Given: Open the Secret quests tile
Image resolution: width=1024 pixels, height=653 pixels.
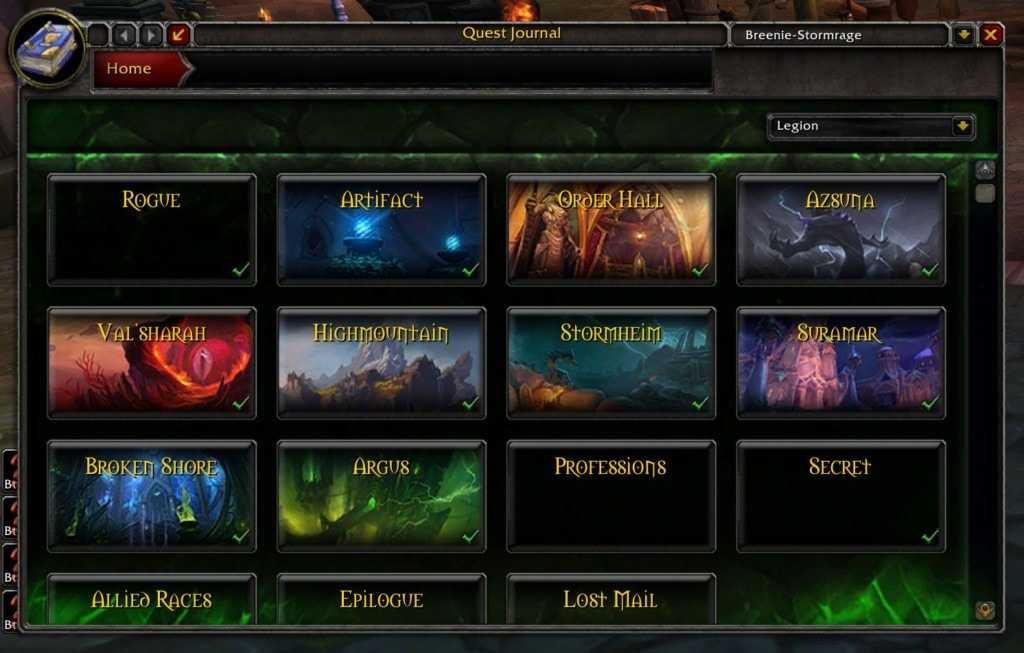Looking at the screenshot, I should tap(841, 495).
